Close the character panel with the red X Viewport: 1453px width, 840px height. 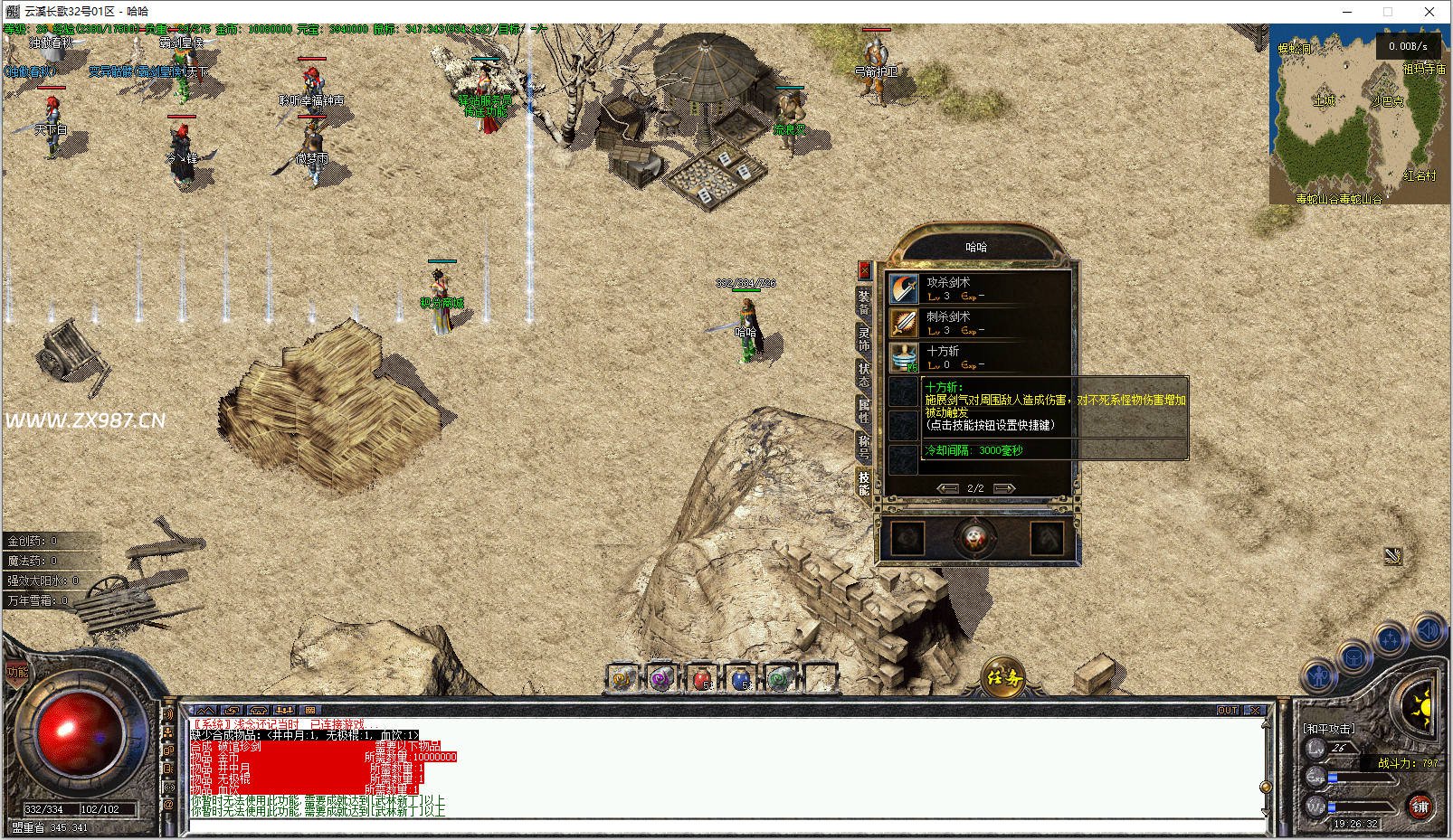click(x=864, y=269)
